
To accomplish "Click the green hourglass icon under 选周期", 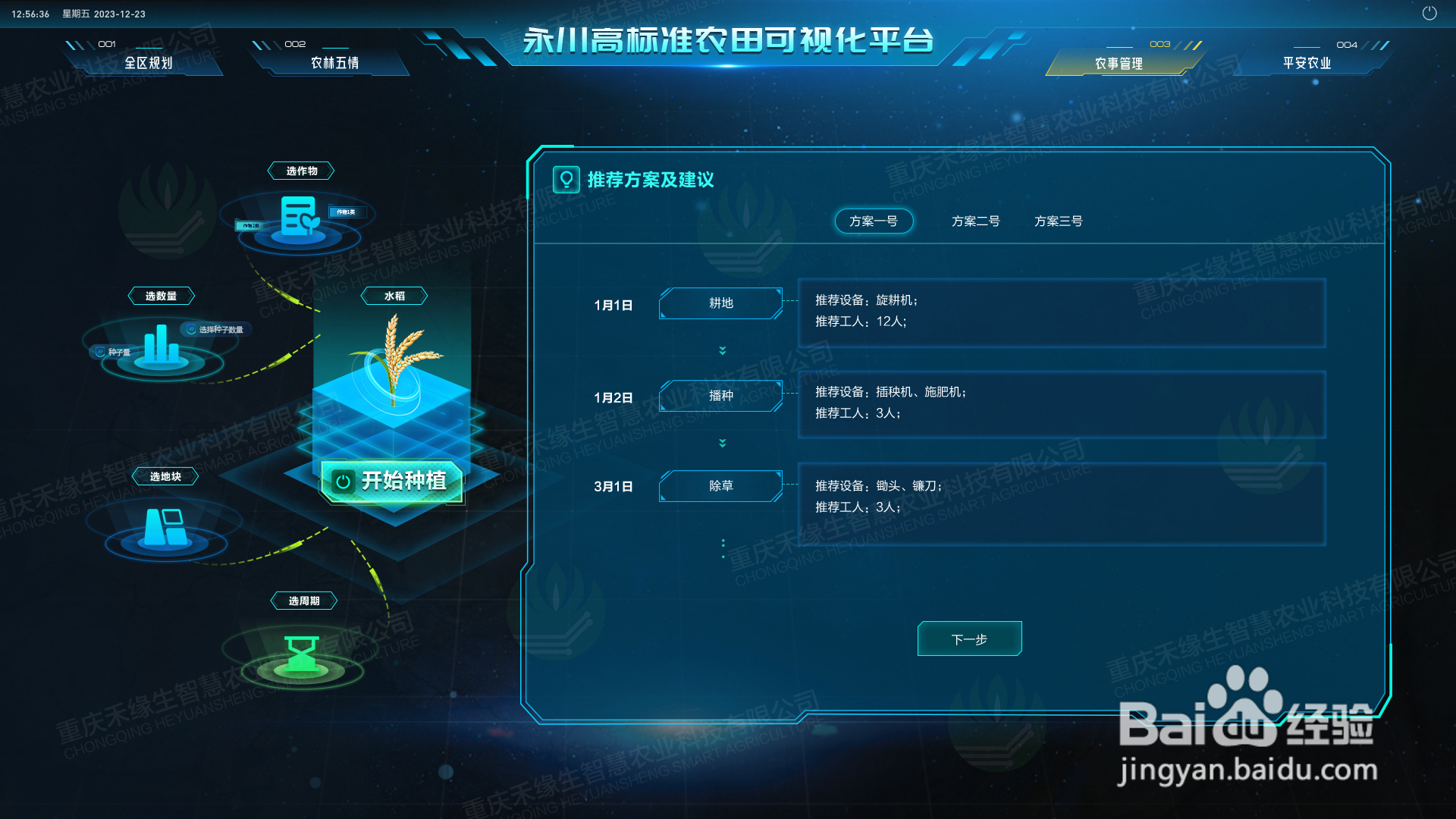I will pos(301,654).
